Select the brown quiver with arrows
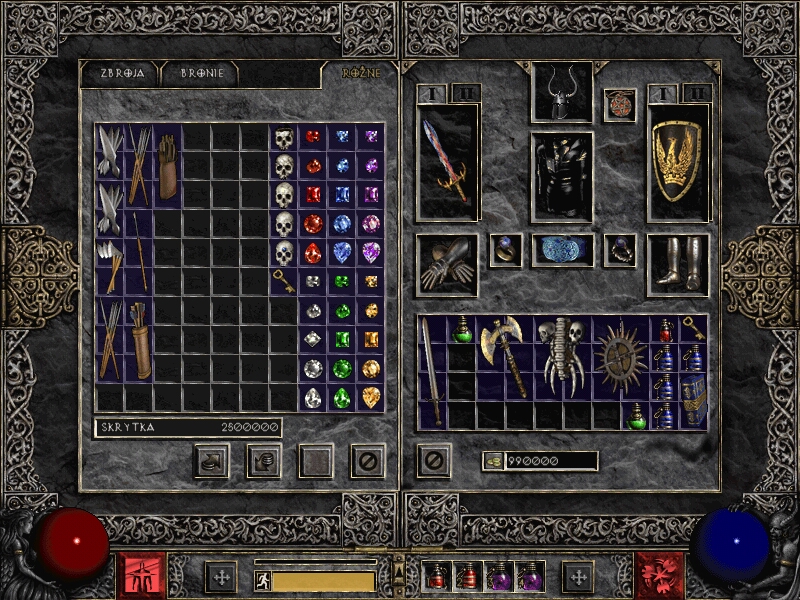The height and width of the screenshot is (600, 800). (139, 340)
